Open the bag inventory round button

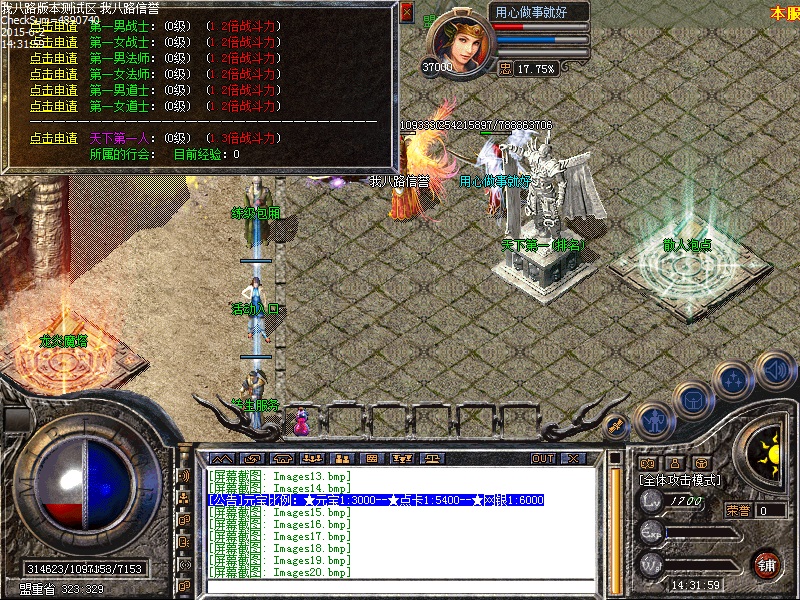(x=692, y=399)
